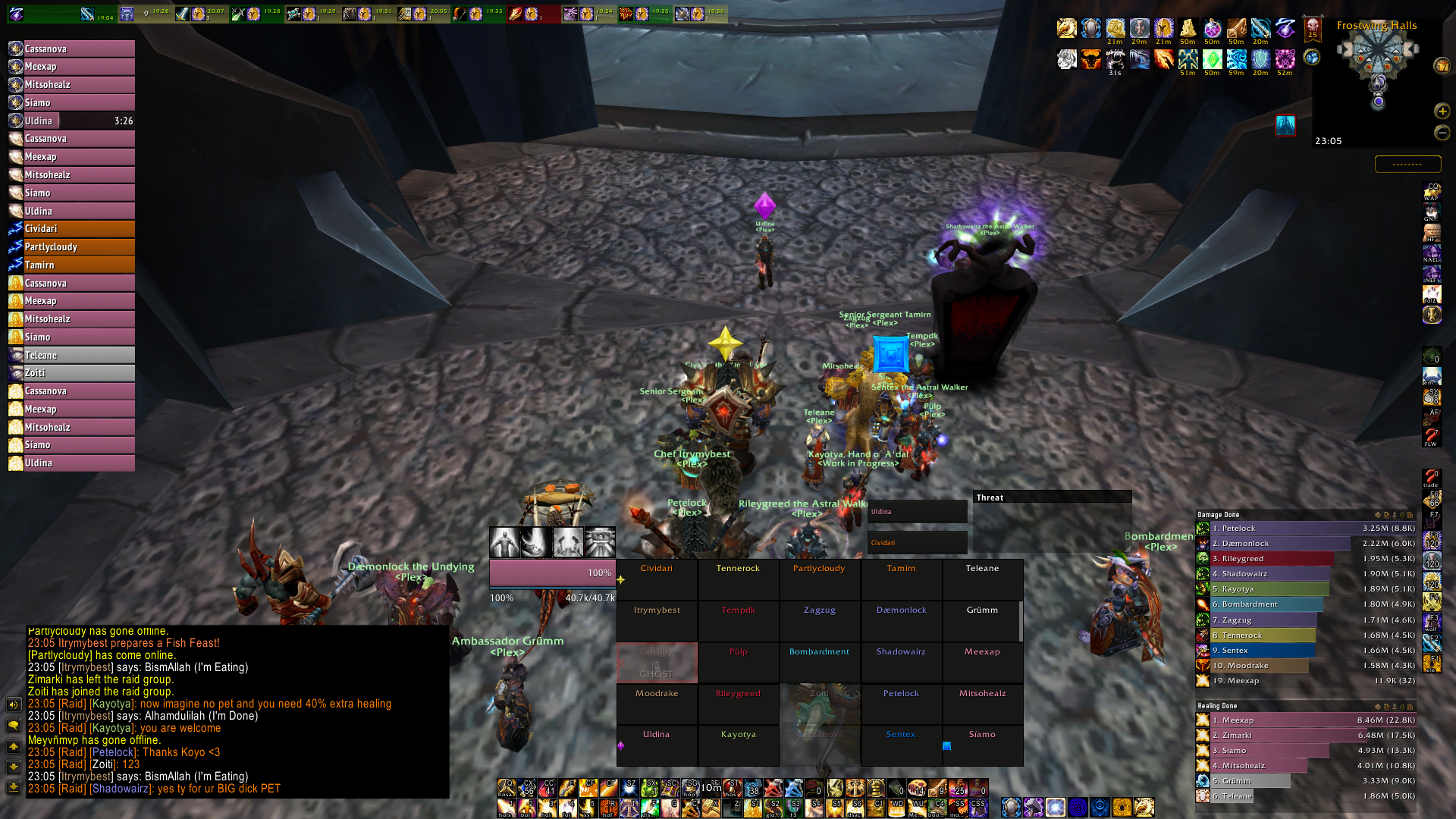Select the Itrymybest raid frame
This screenshot has width=1456, height=819.
coord(657,621)
